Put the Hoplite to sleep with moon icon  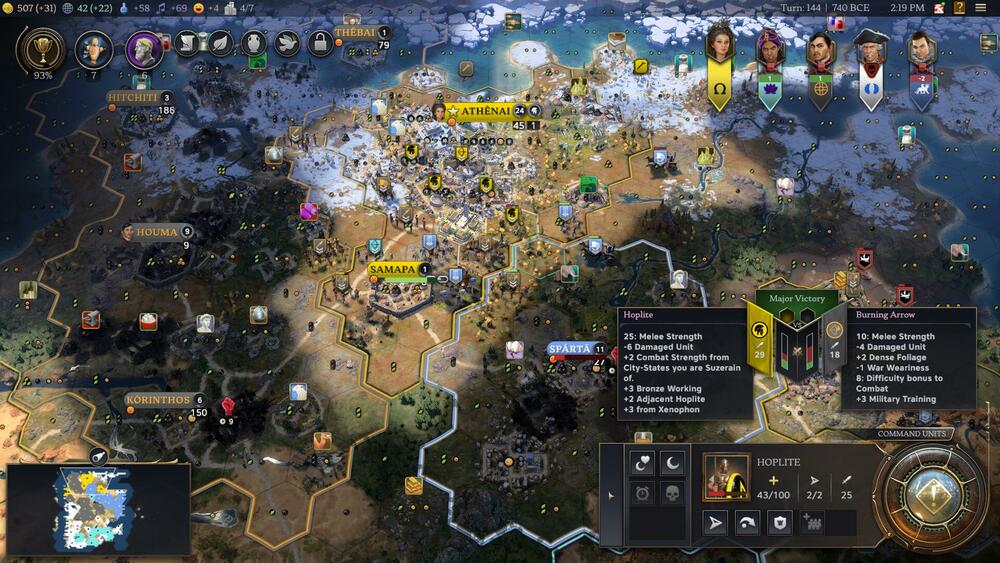pyautogui.click(x=672, y=464)
